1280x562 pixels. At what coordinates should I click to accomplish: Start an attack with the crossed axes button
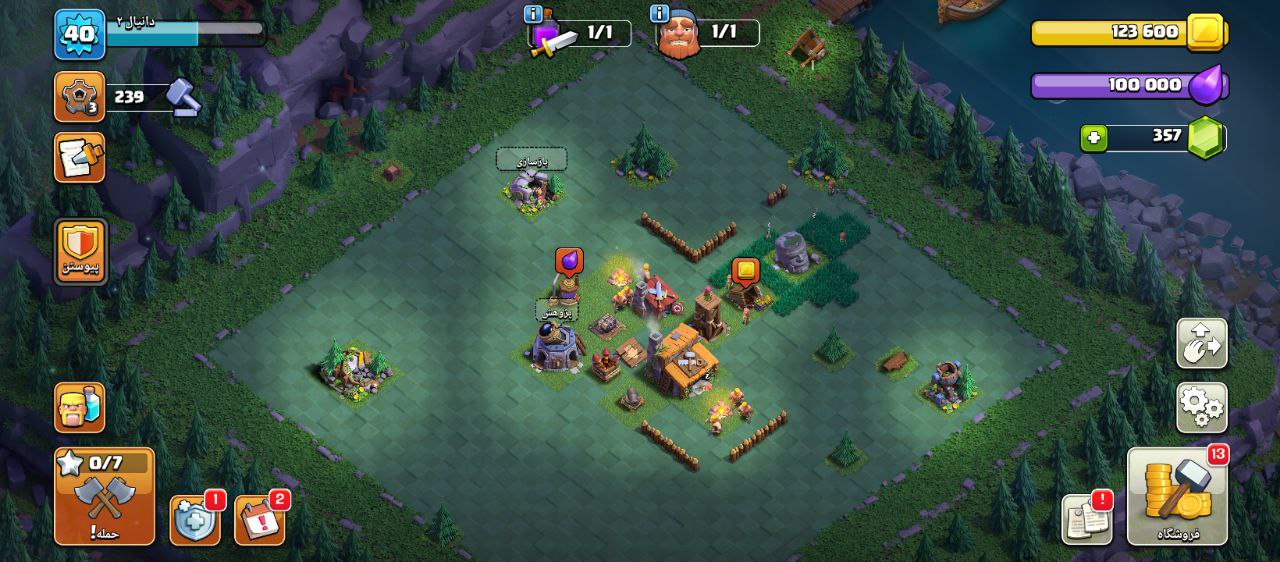pyautogui.click(x=104, y=496)
